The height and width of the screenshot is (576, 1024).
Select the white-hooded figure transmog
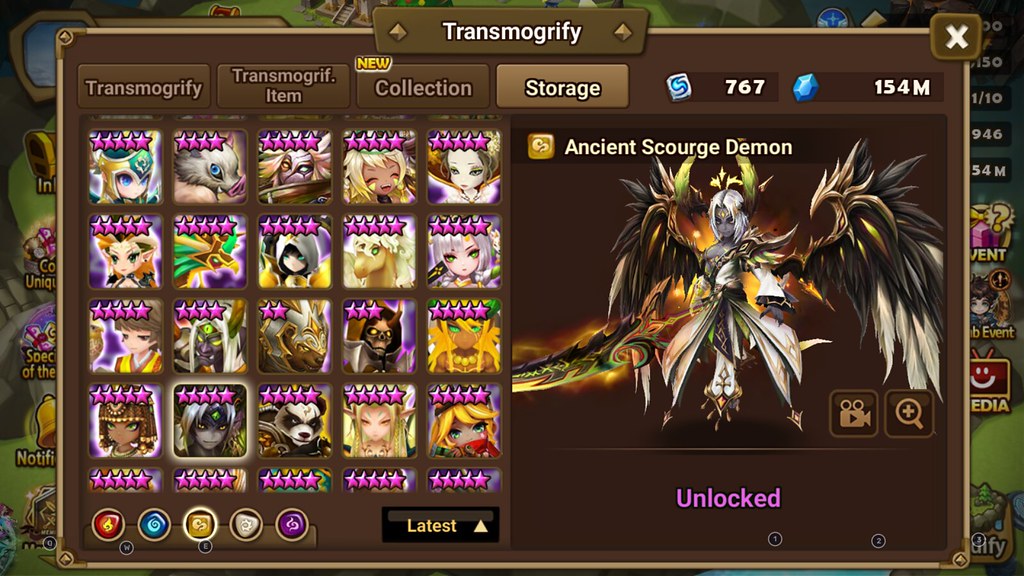coord(294,252)
